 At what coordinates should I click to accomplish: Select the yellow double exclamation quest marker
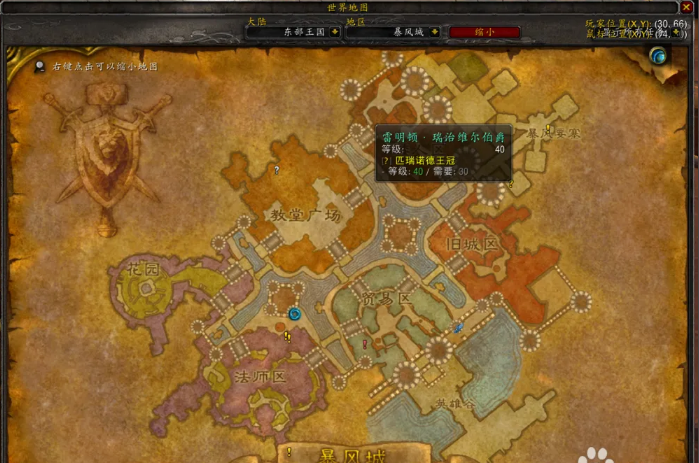pyautogui.click(x=289, y=337)
